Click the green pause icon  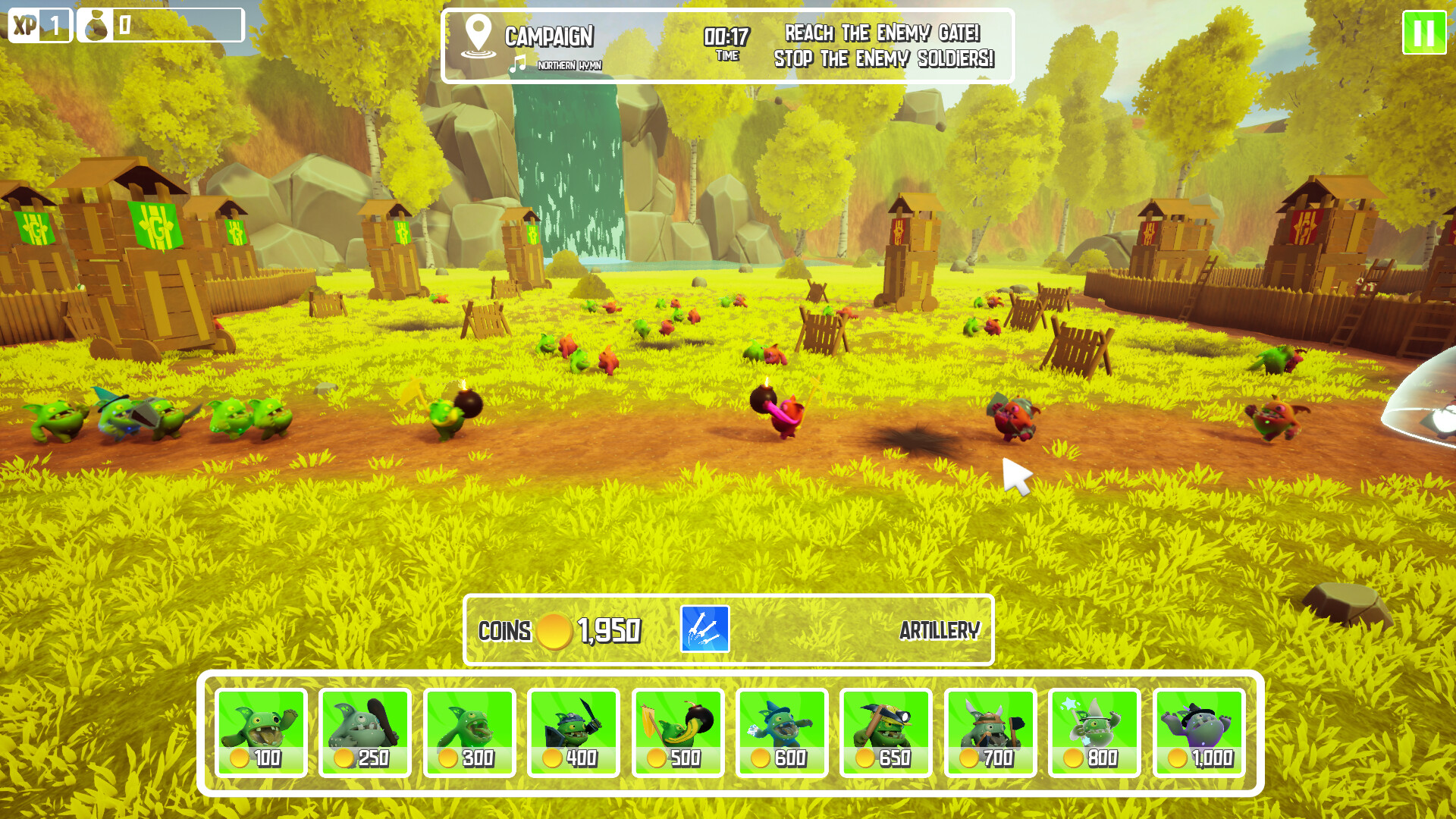pyautogui.click(x=1424, y=33)
